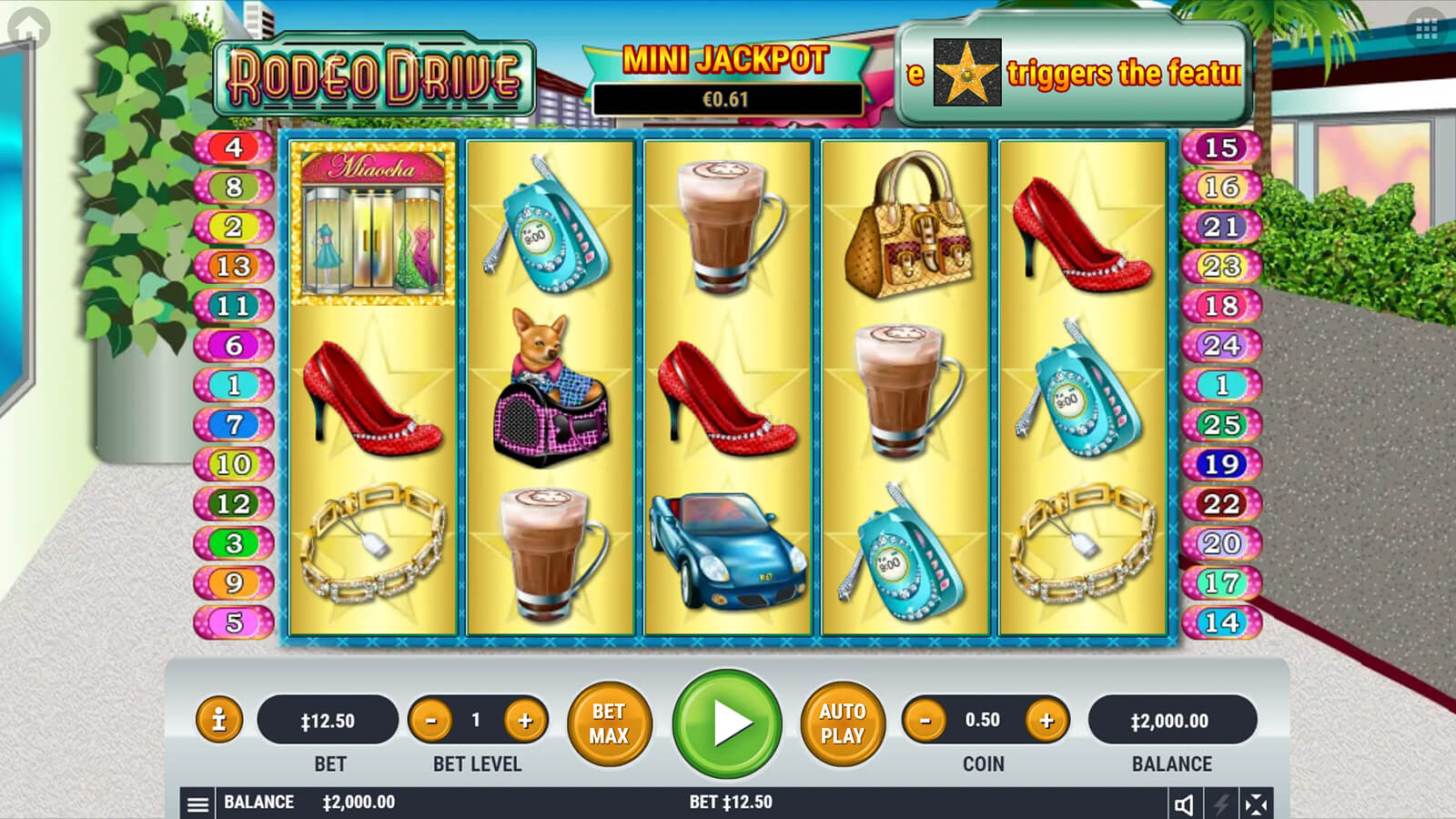This screenshot has width=1456, height=819.
Task: Hit the Bet Max button
Action: coord(609,723)
